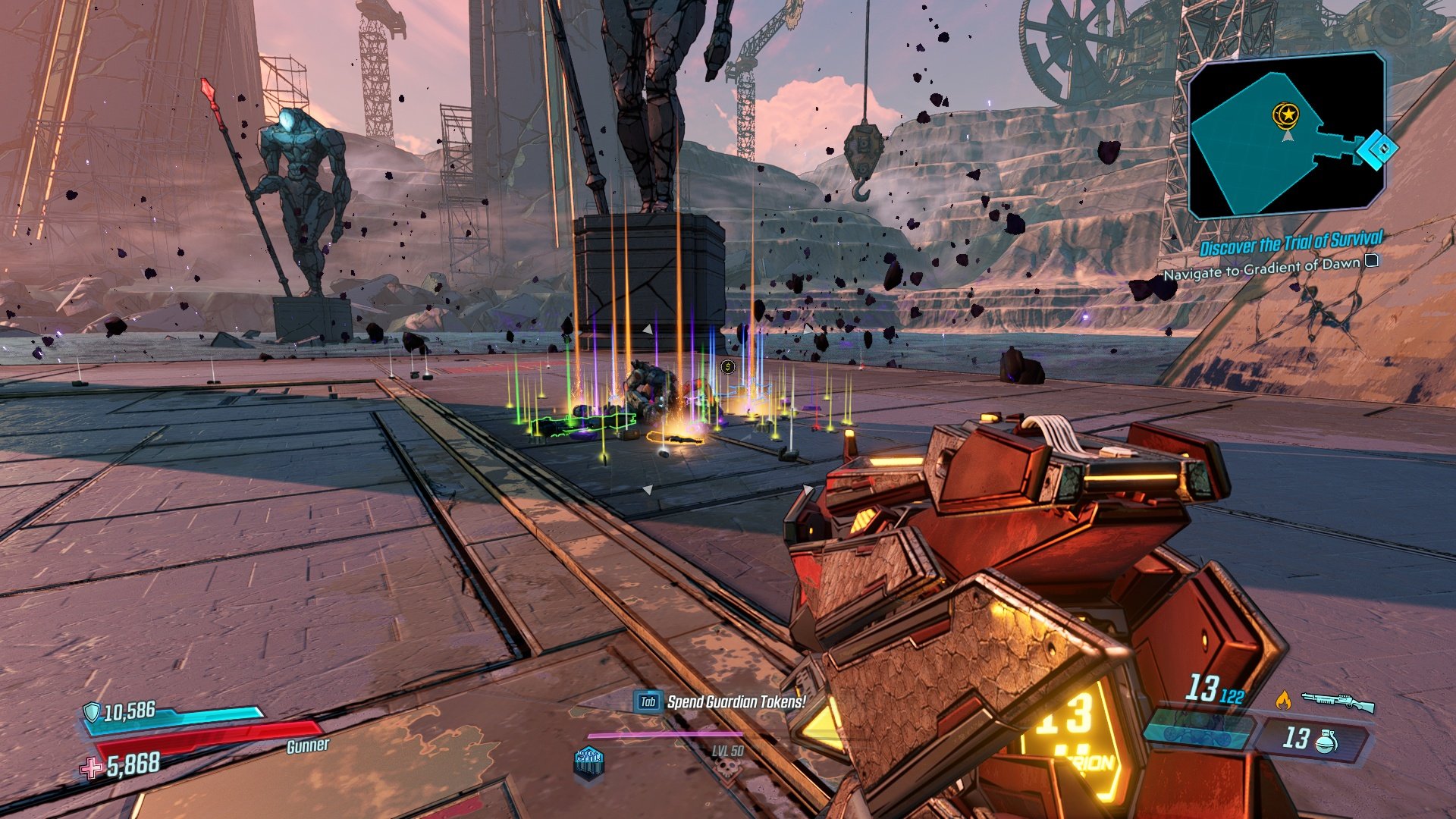This screenshot has width=1456, height=819.
Task: Select the equipped shotgun weapon icon
Action: pyautogui.click(x=1338, y=701)
